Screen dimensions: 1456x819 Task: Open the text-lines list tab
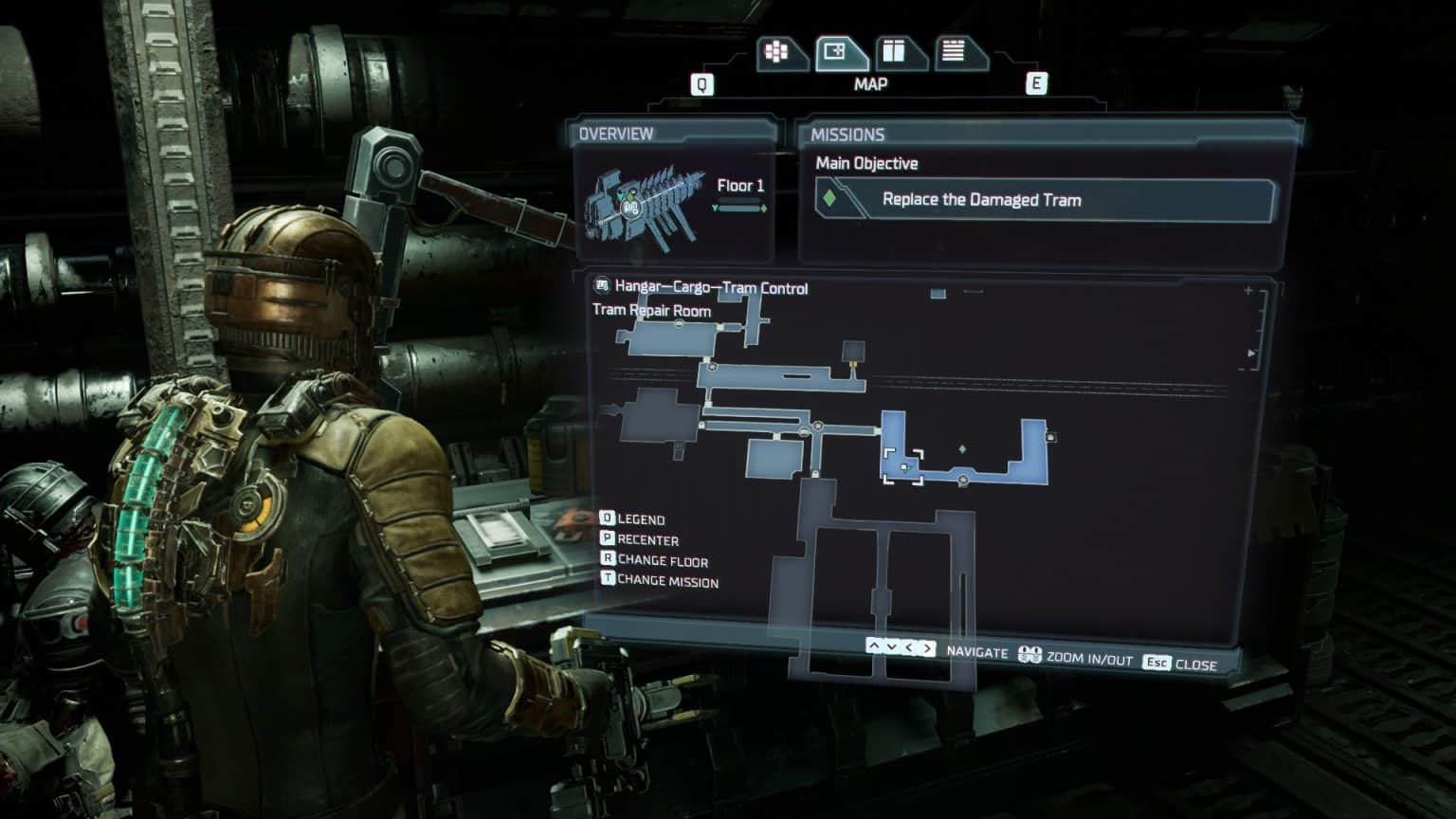click(x=953, y=52)
